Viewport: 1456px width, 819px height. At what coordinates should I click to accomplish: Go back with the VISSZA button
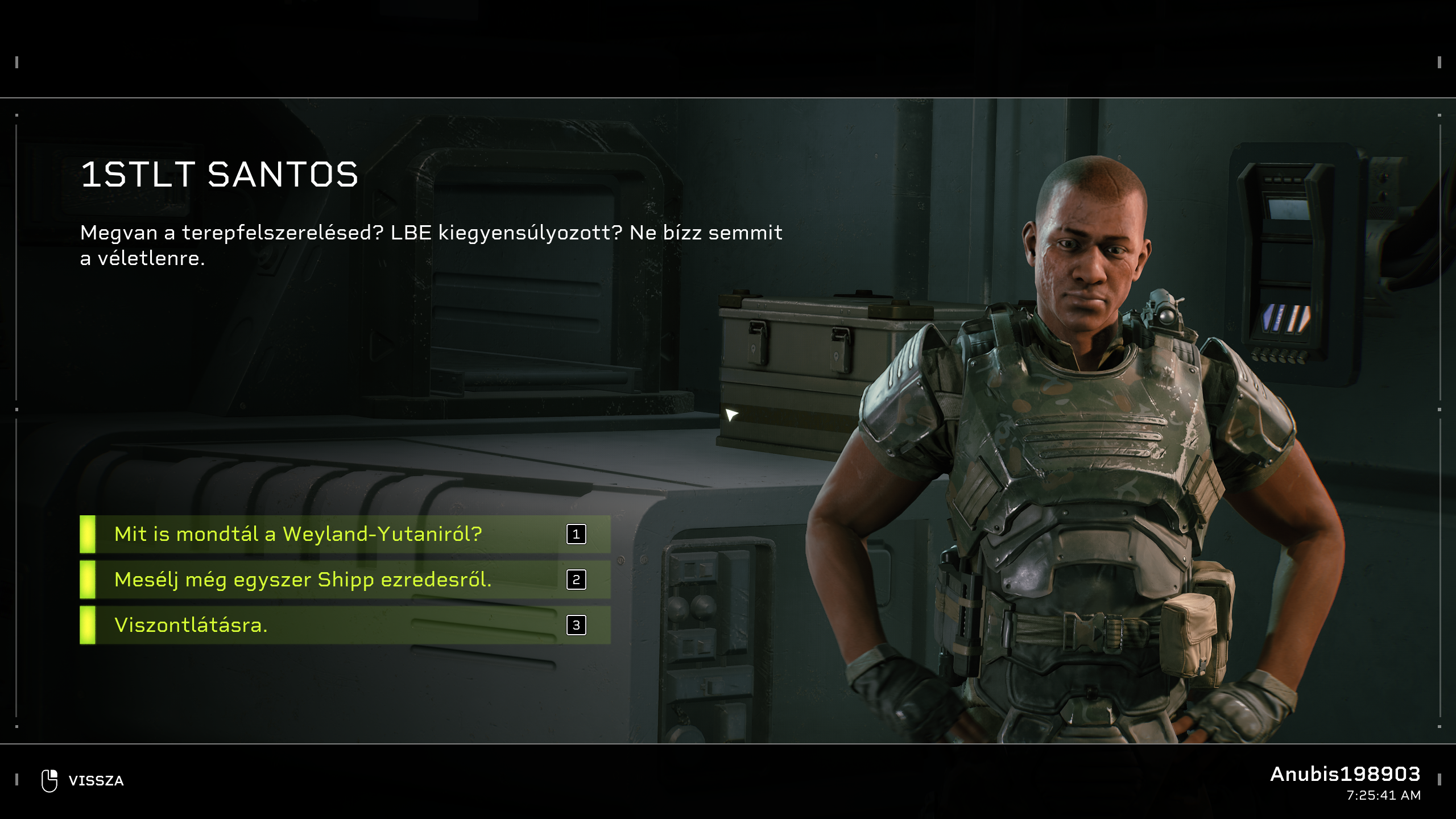(83, 780)
